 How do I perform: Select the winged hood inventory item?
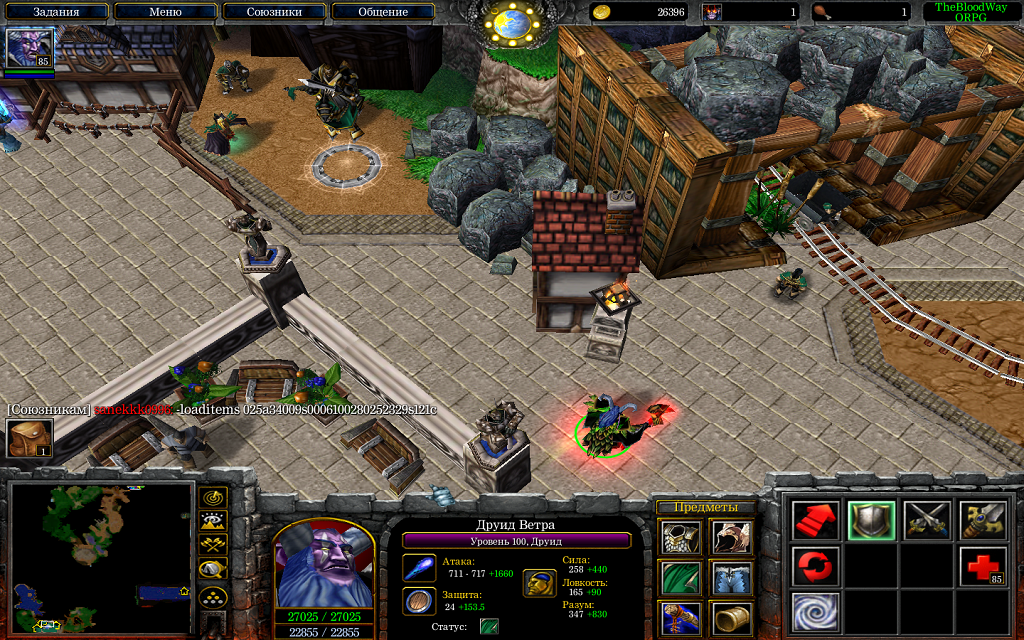[x=731, y=537]
